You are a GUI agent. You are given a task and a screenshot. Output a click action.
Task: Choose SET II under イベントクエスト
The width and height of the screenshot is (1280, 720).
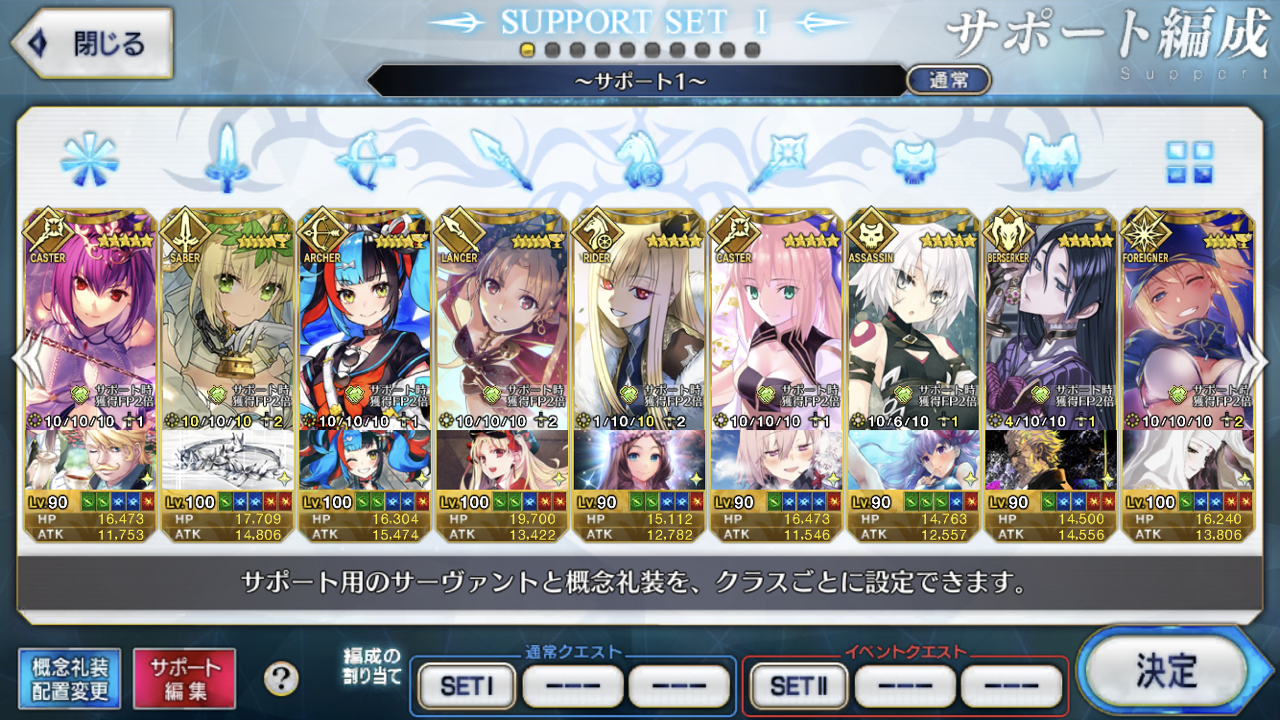(797, 686)
